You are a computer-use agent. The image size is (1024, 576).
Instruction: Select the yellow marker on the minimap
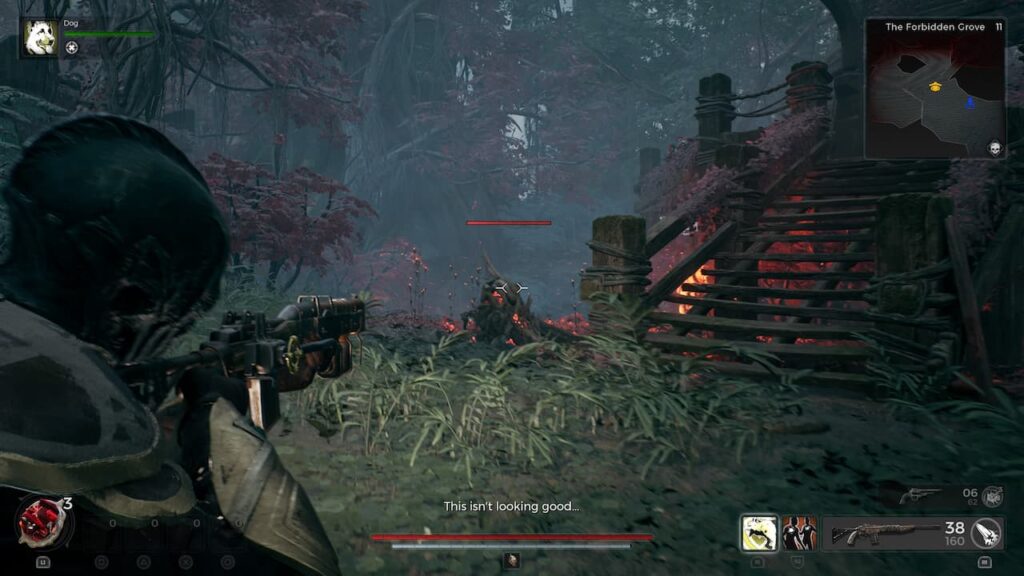(x=935, y=87)
